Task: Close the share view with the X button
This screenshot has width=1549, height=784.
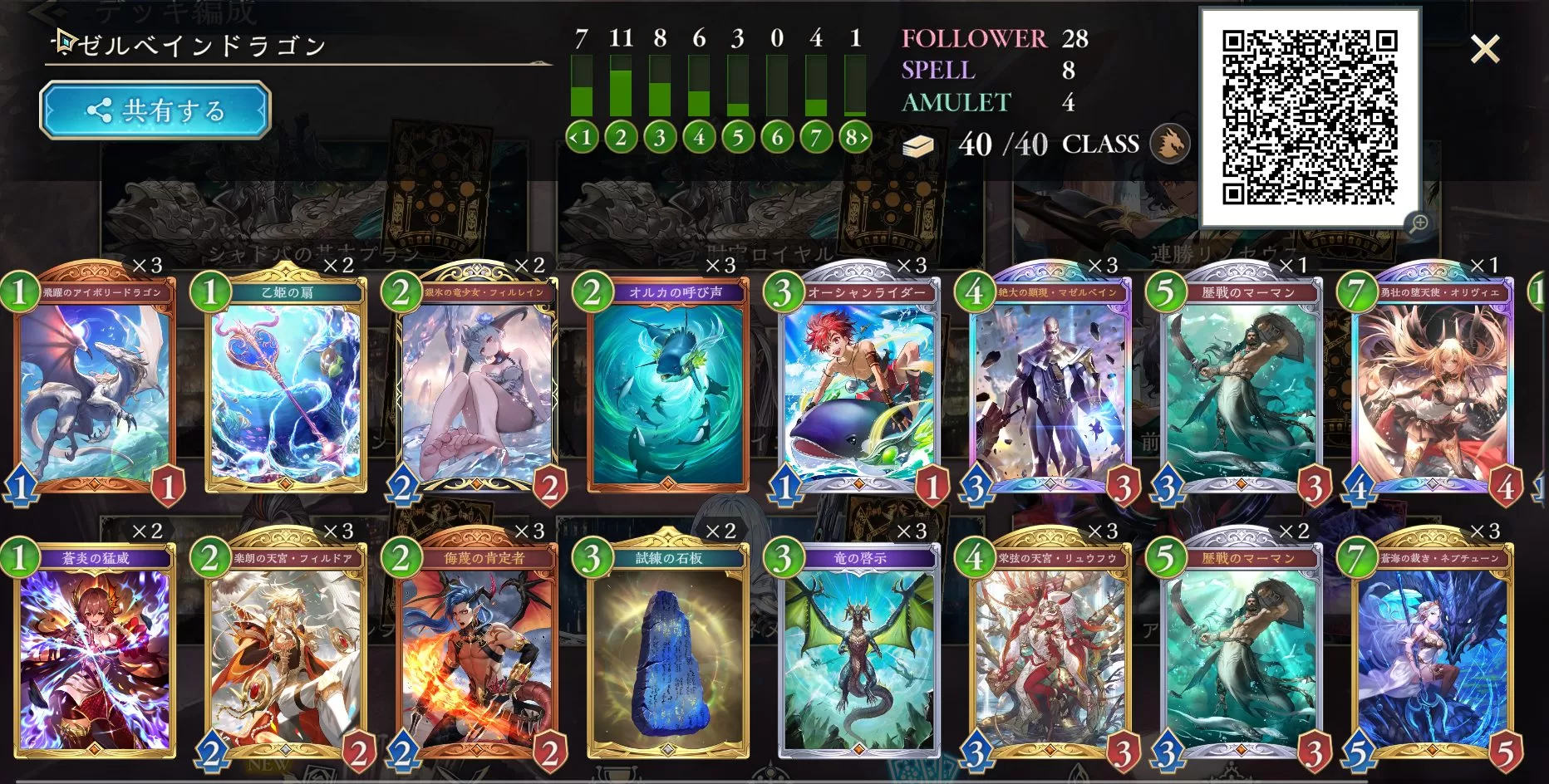Action: tap(1487, 48)
